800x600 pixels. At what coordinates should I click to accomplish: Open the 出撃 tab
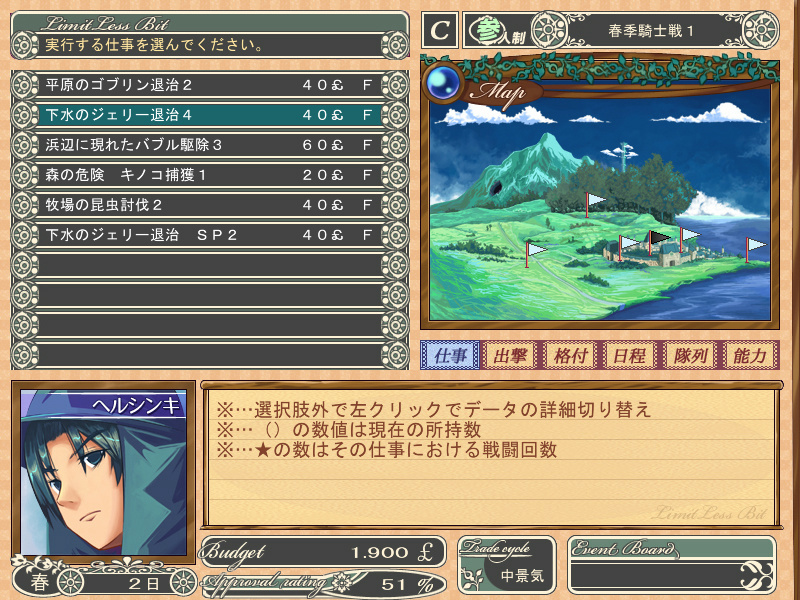point(511,356)
